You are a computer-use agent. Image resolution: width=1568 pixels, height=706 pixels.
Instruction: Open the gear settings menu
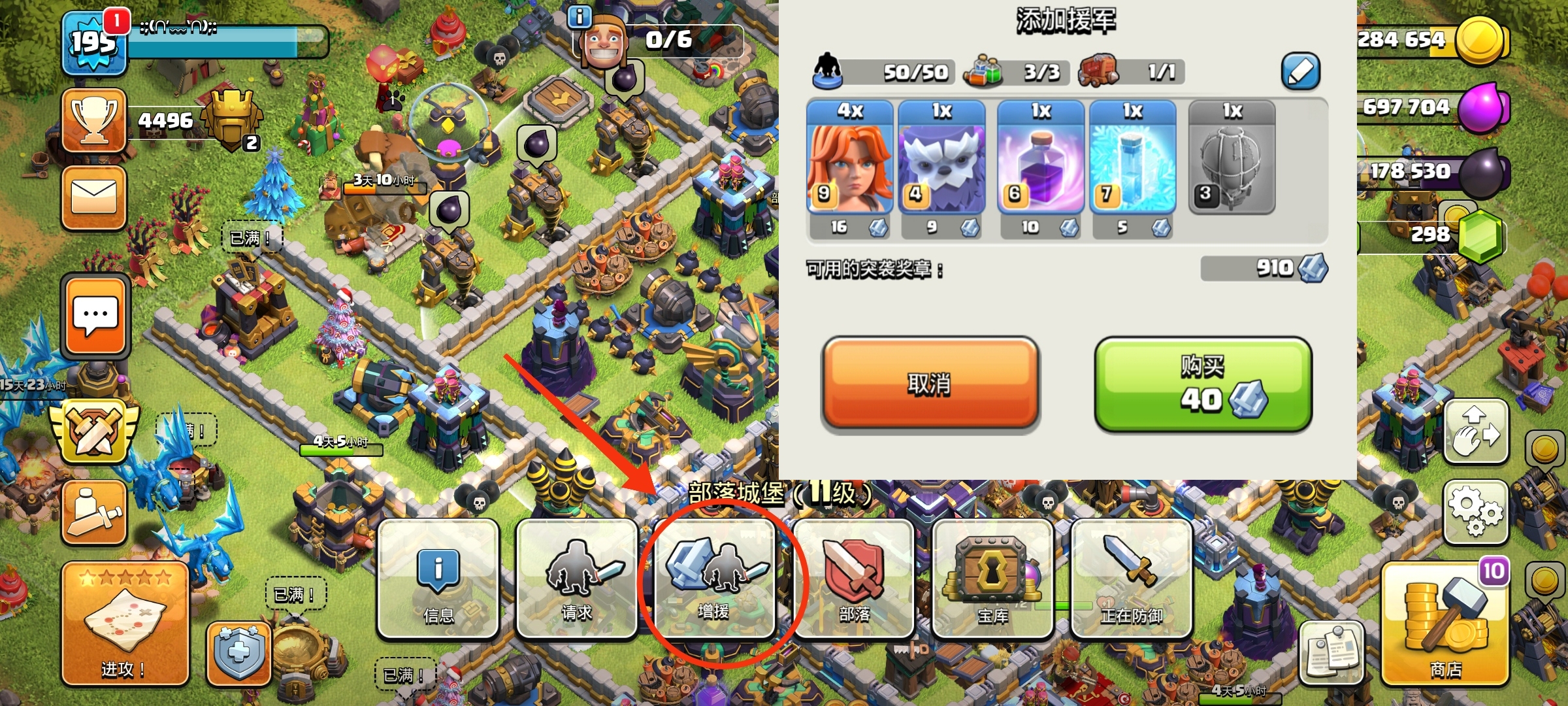[1475, 513]
